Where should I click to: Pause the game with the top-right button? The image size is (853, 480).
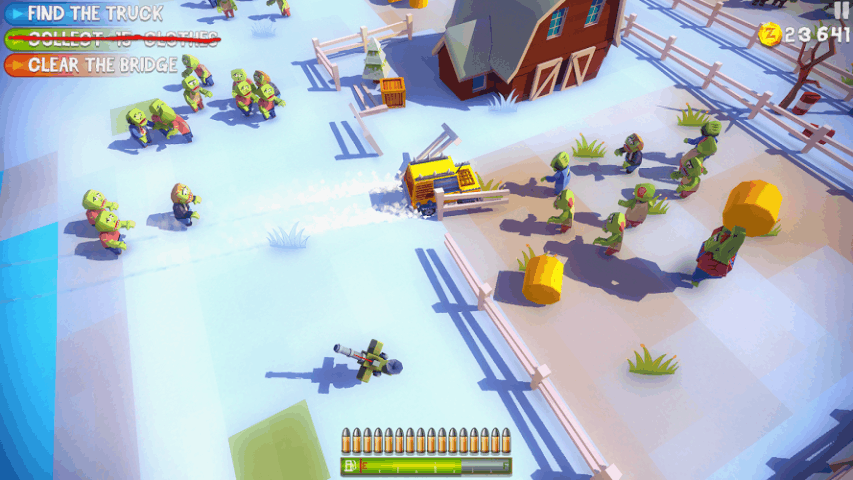point(841,9)
